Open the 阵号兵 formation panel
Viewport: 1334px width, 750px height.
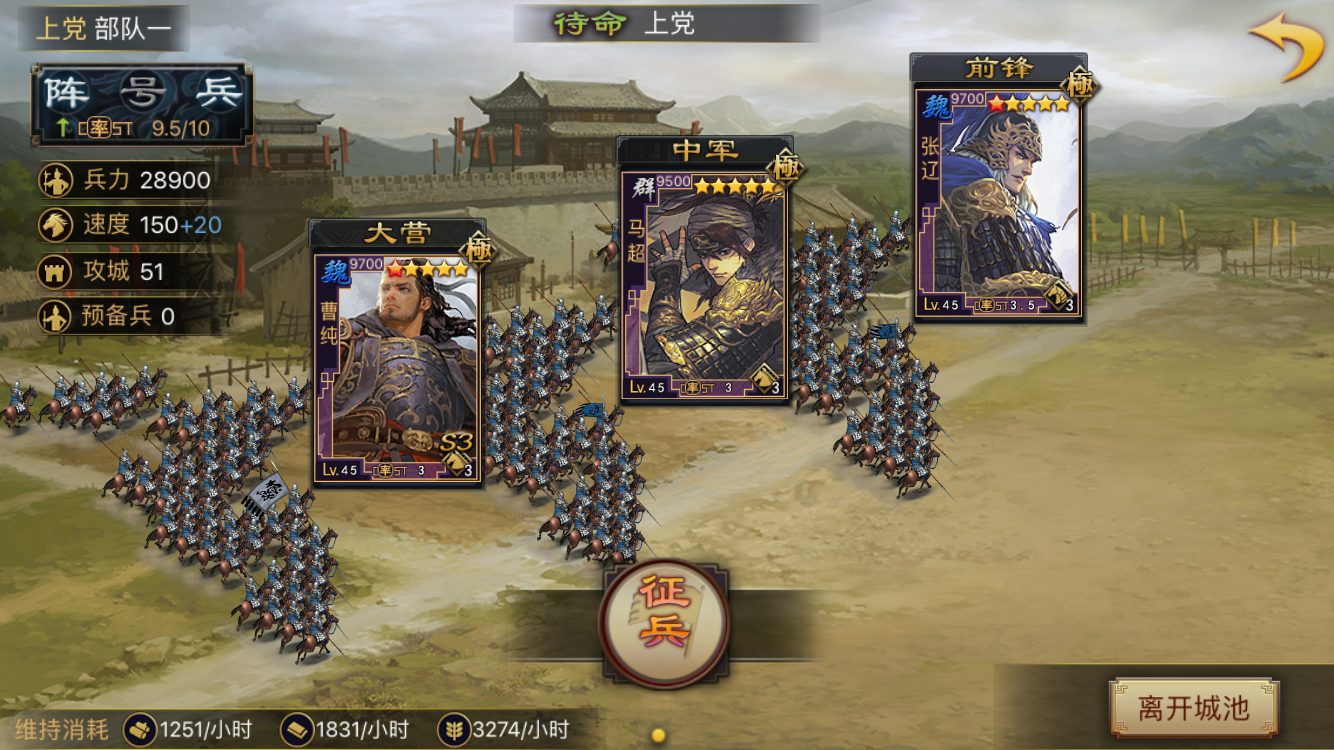click(141, 104)
